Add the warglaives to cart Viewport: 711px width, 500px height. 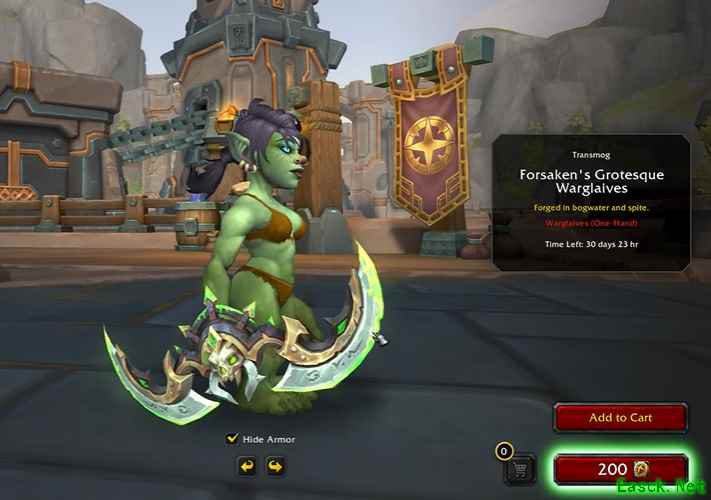tap(620, 418)
